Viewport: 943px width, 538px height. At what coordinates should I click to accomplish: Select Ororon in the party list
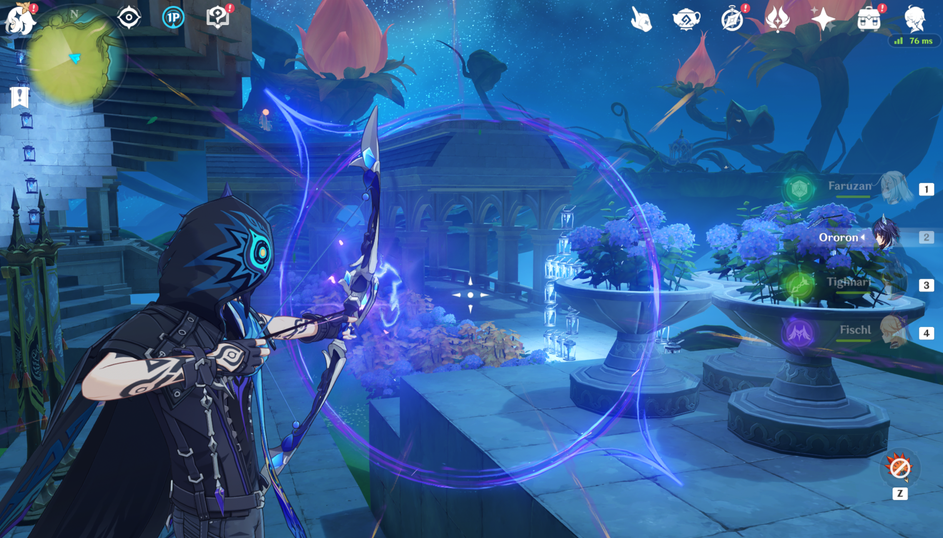tap(884, 237)
